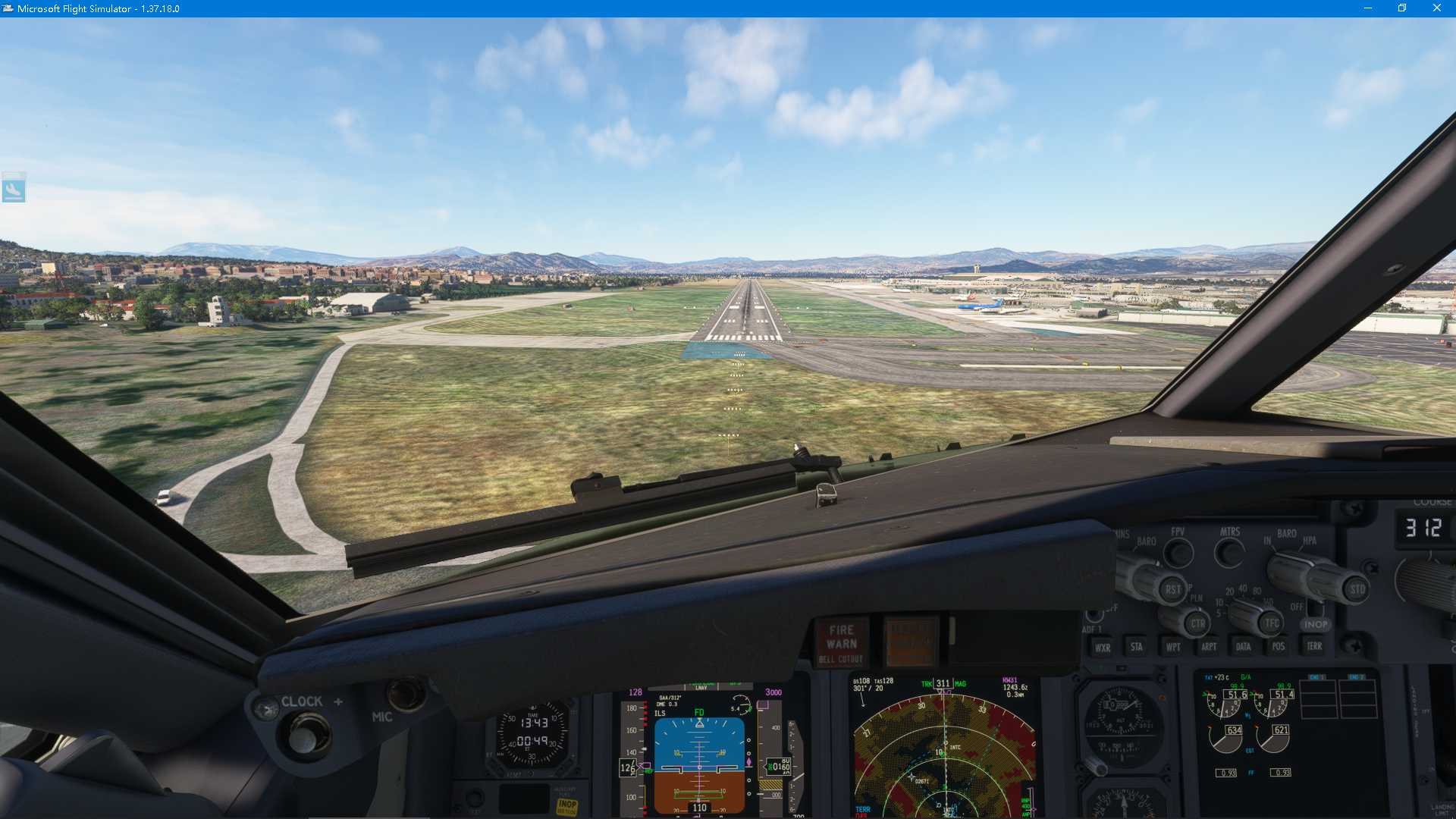The height and width of the screenshot is (819, 1456).
Task: Toggle the DATA overlay on navigation display
Action: pos(1244,646)
